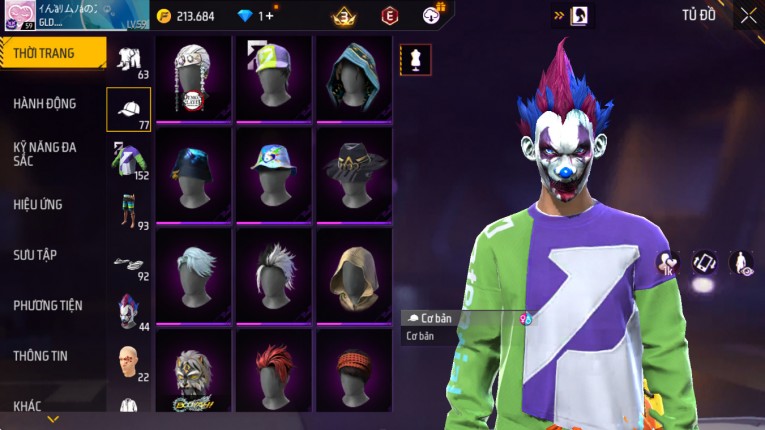Open the Phương Tiện tab

click(x=48, y=305)
